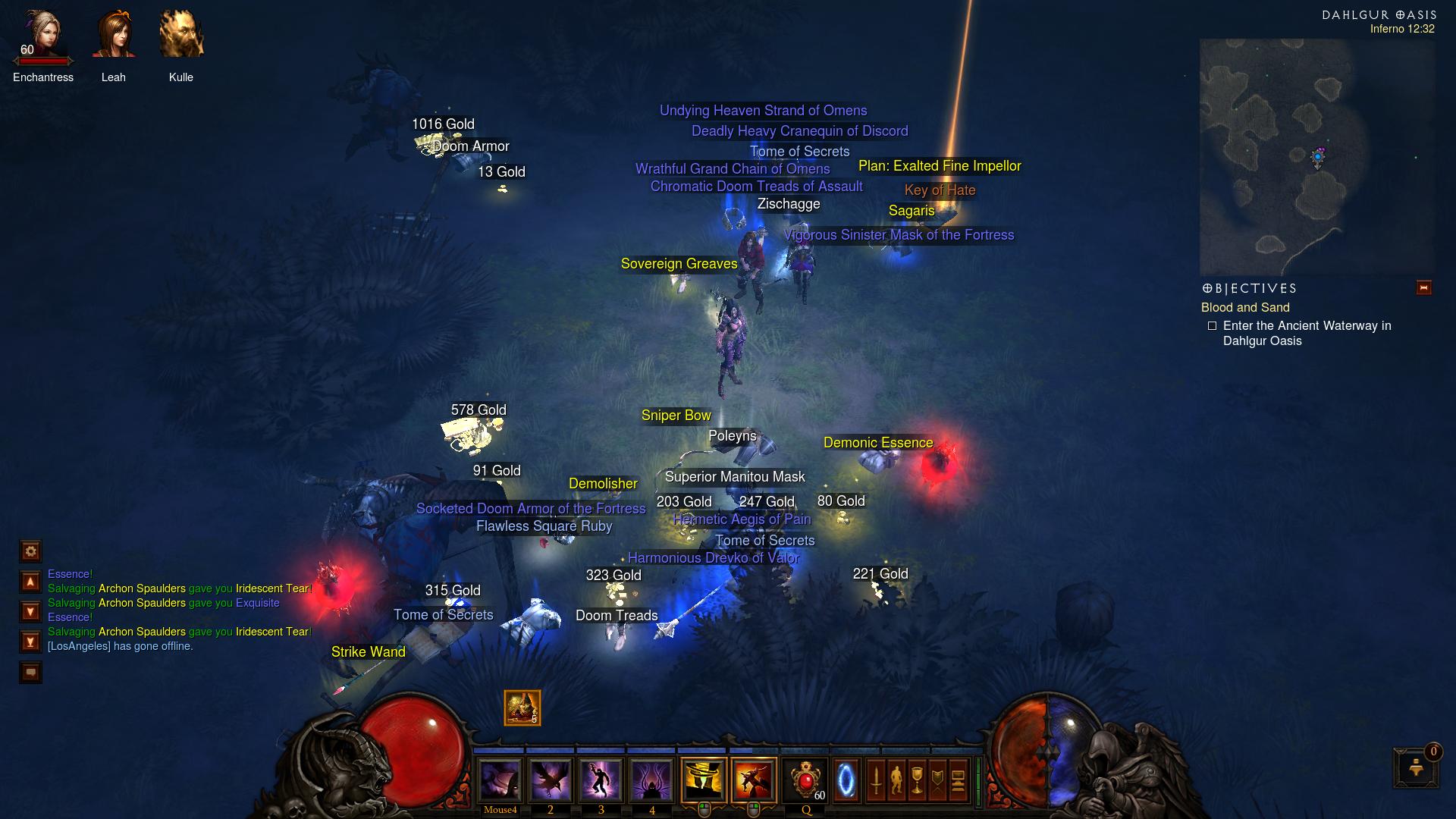This screenshot has width=1456, height=819.
Task: Click Leah's party portrait
Action: pos(113,36)
